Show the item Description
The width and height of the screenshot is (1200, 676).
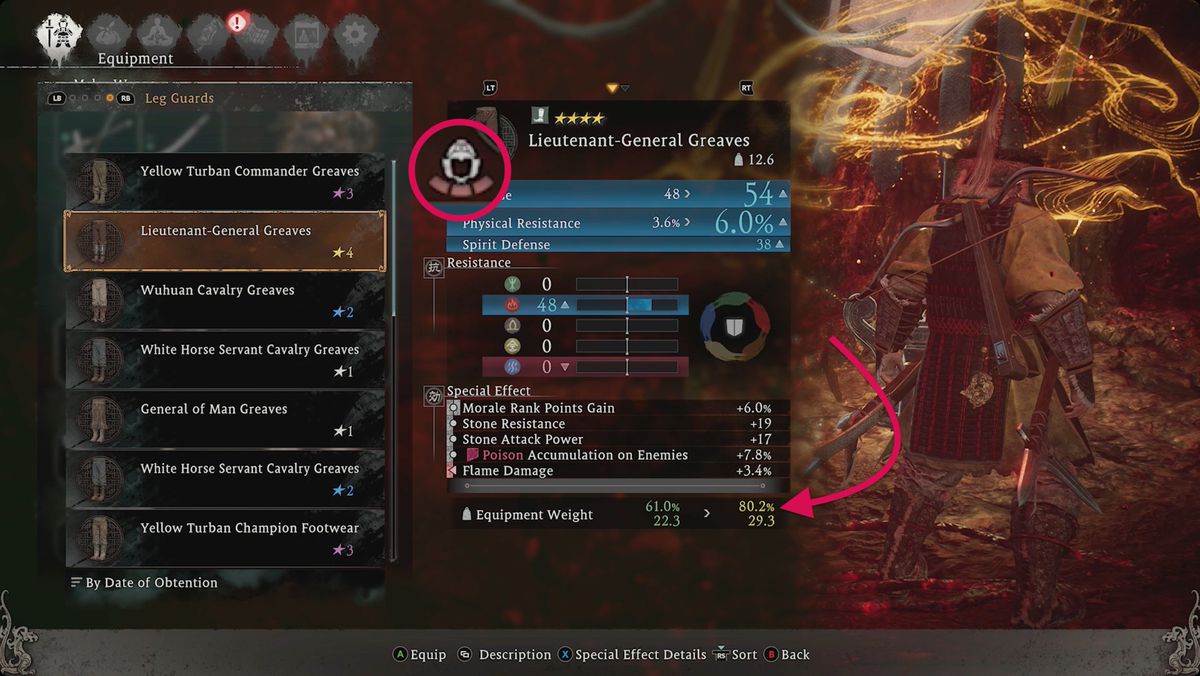(505, 655)
